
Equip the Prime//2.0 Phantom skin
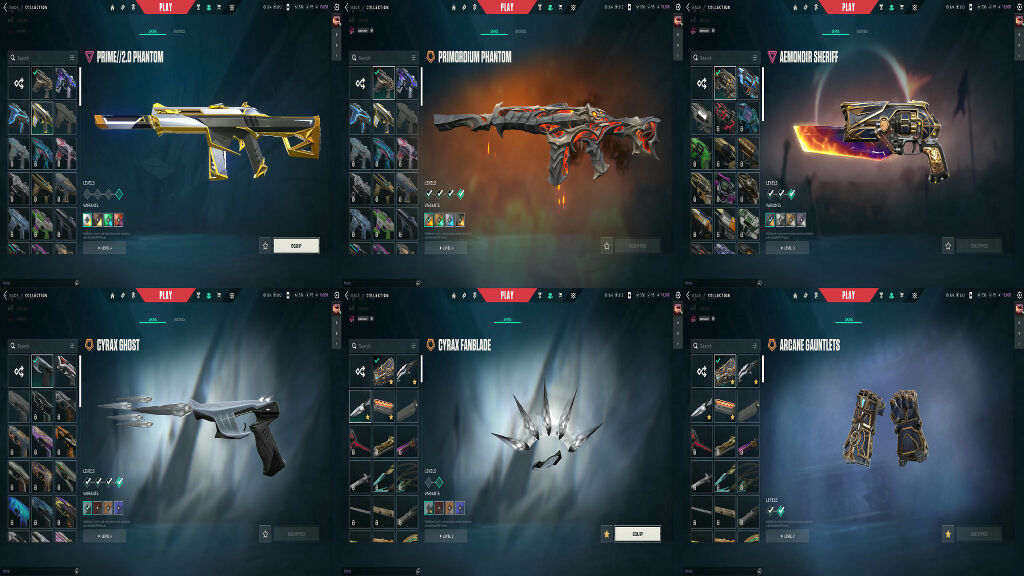pyautogui.click(x=296, y=245)
